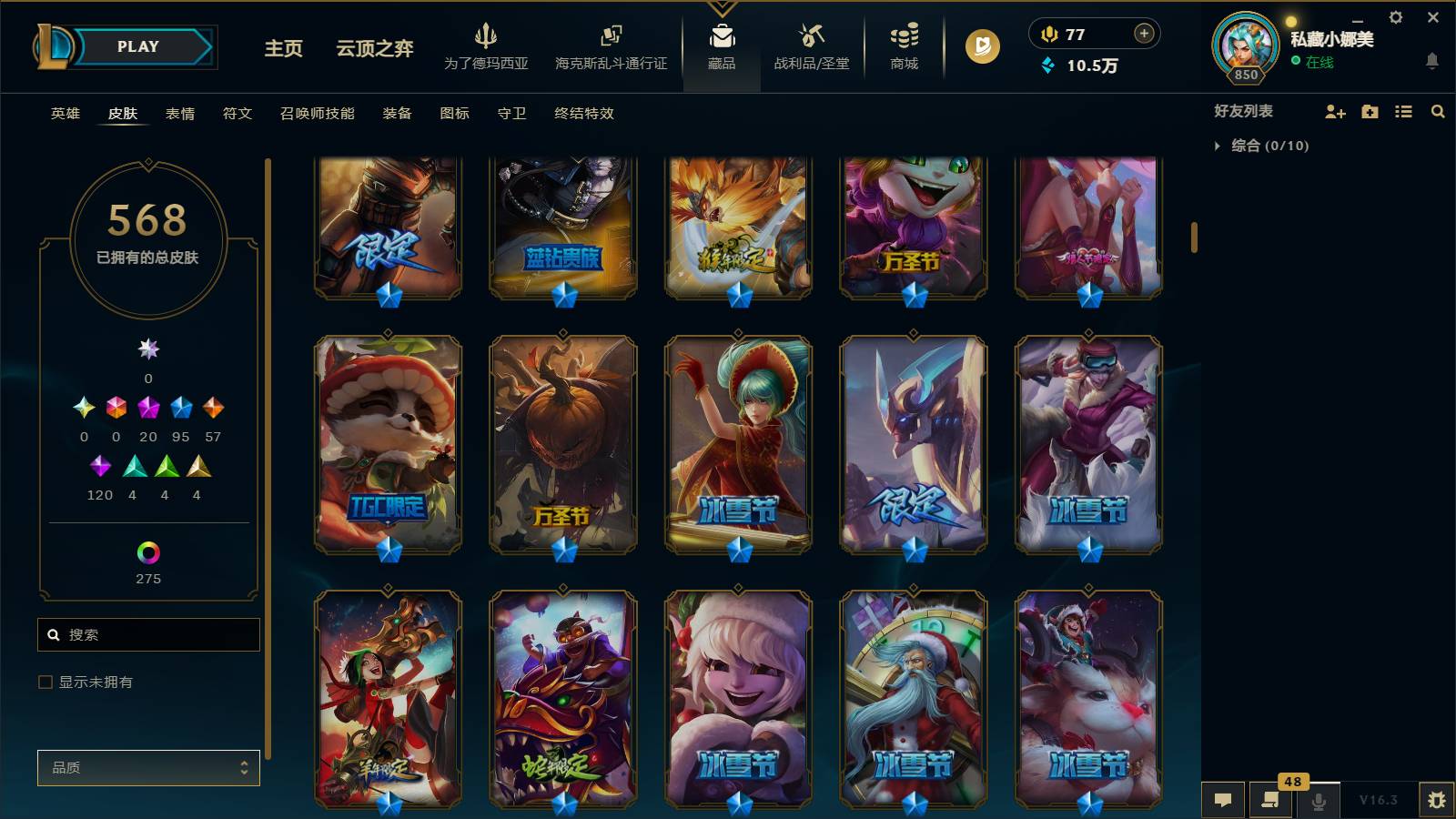
Task: Open match history with the 48 badge
Action: click(1270, 800)
